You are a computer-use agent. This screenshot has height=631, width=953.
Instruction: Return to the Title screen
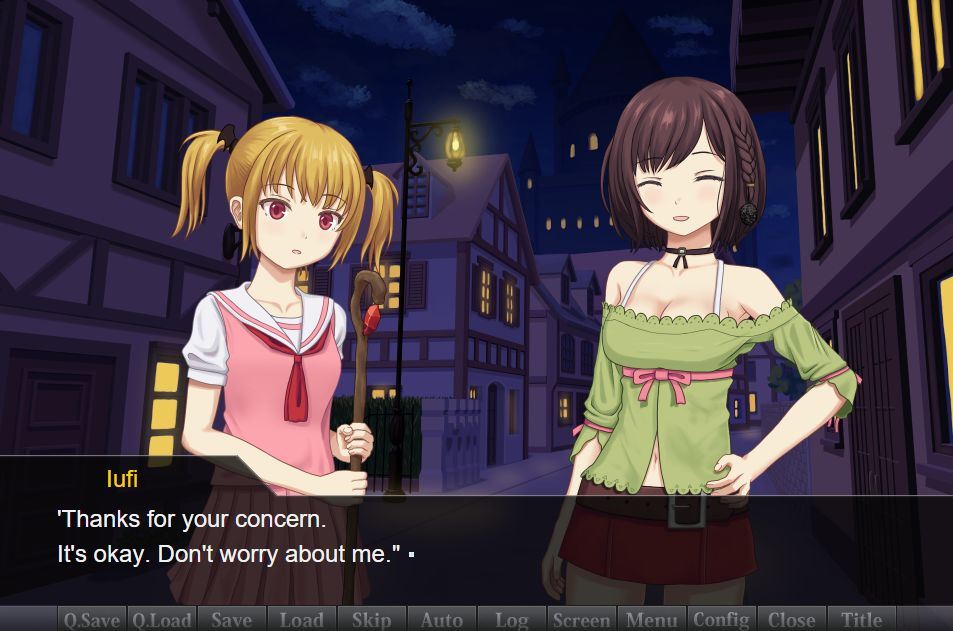[861, 619]
